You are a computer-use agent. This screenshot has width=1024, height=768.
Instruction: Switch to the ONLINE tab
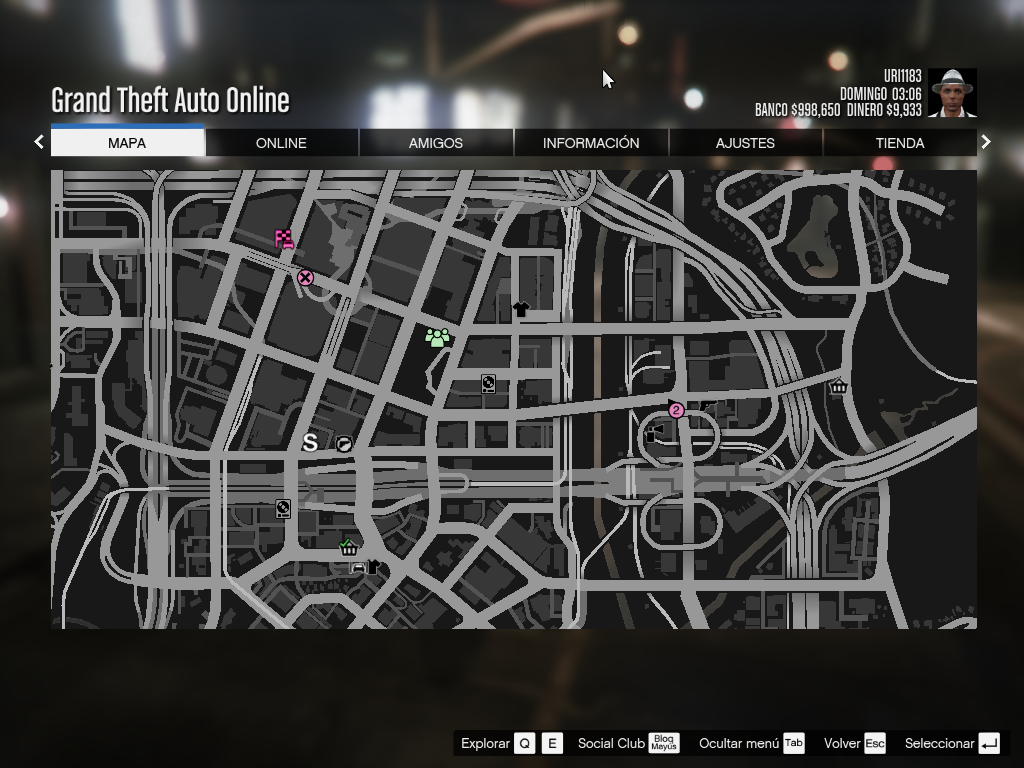281,143
